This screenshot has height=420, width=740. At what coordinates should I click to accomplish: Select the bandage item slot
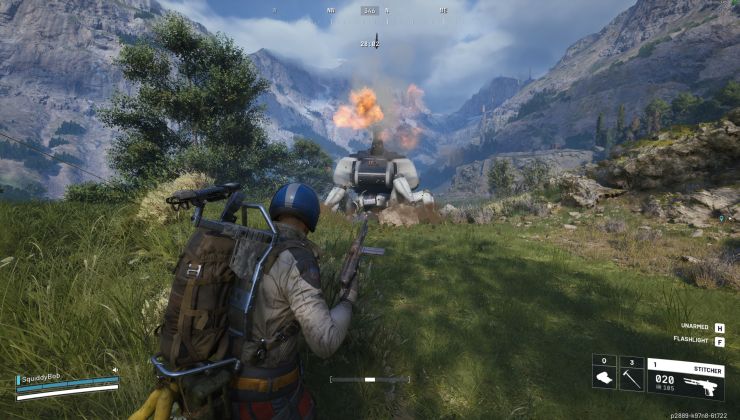coord(603,378)
